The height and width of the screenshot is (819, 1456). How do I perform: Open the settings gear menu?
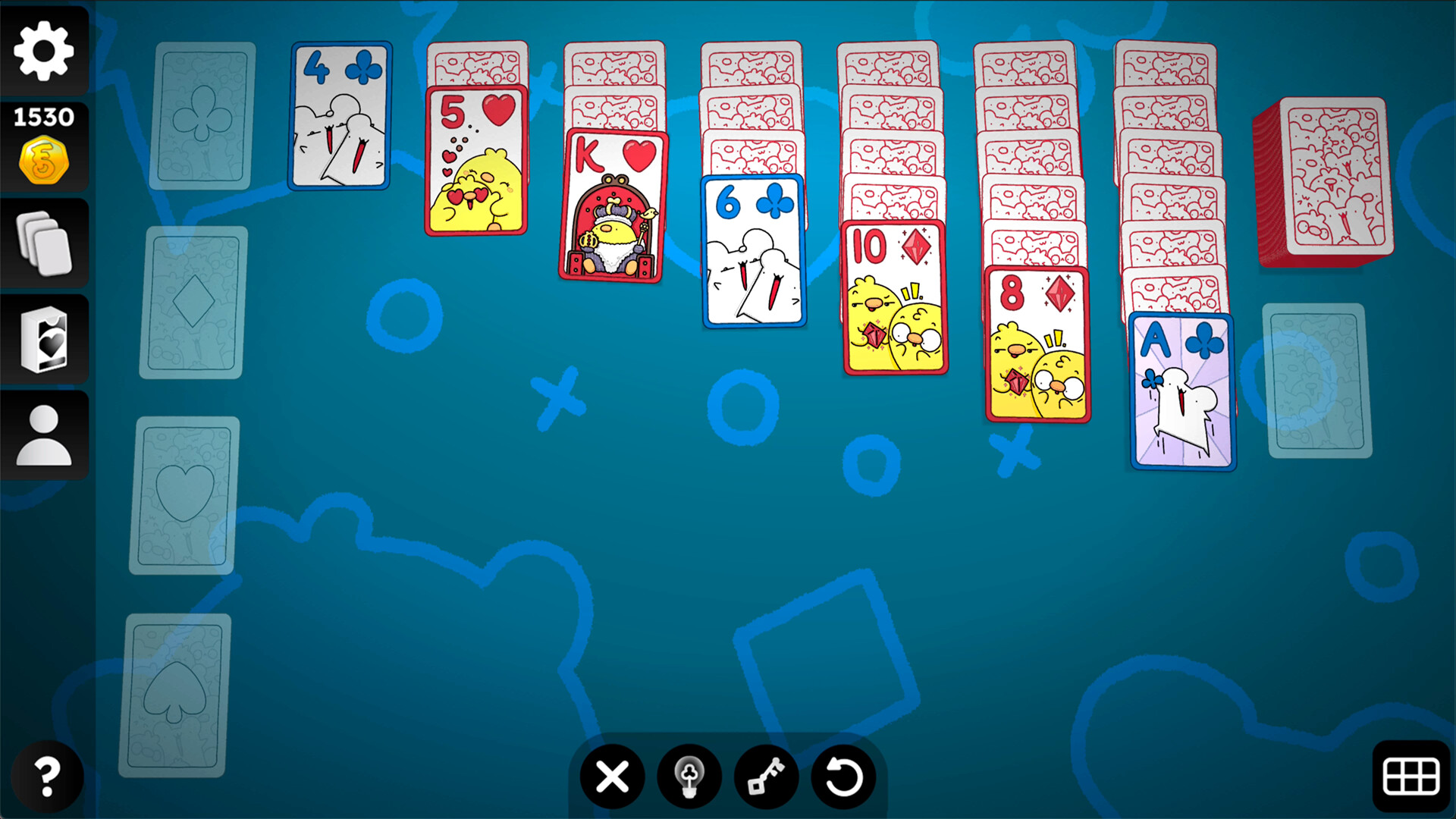[43, 49]
